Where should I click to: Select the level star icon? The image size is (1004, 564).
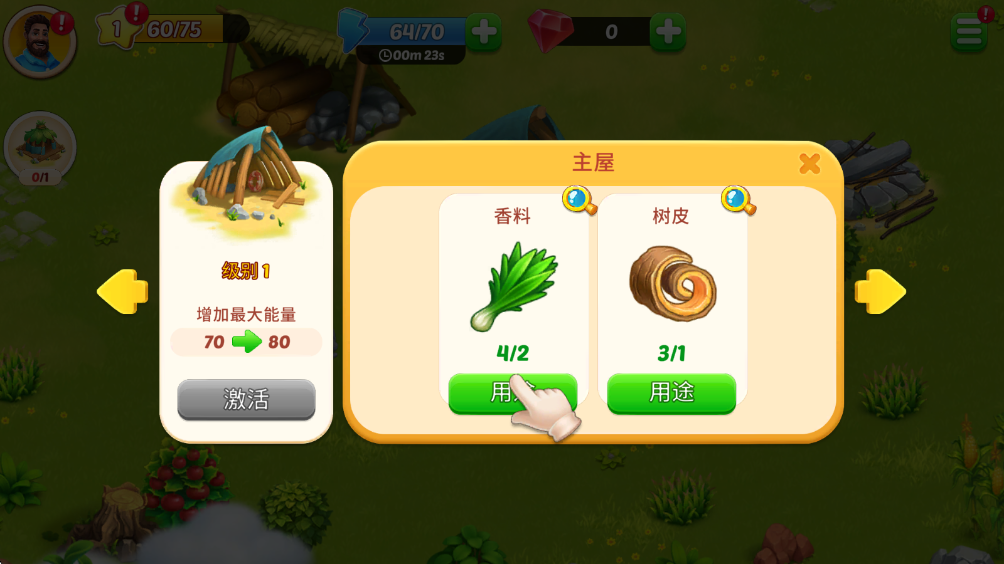pos(116,29)
